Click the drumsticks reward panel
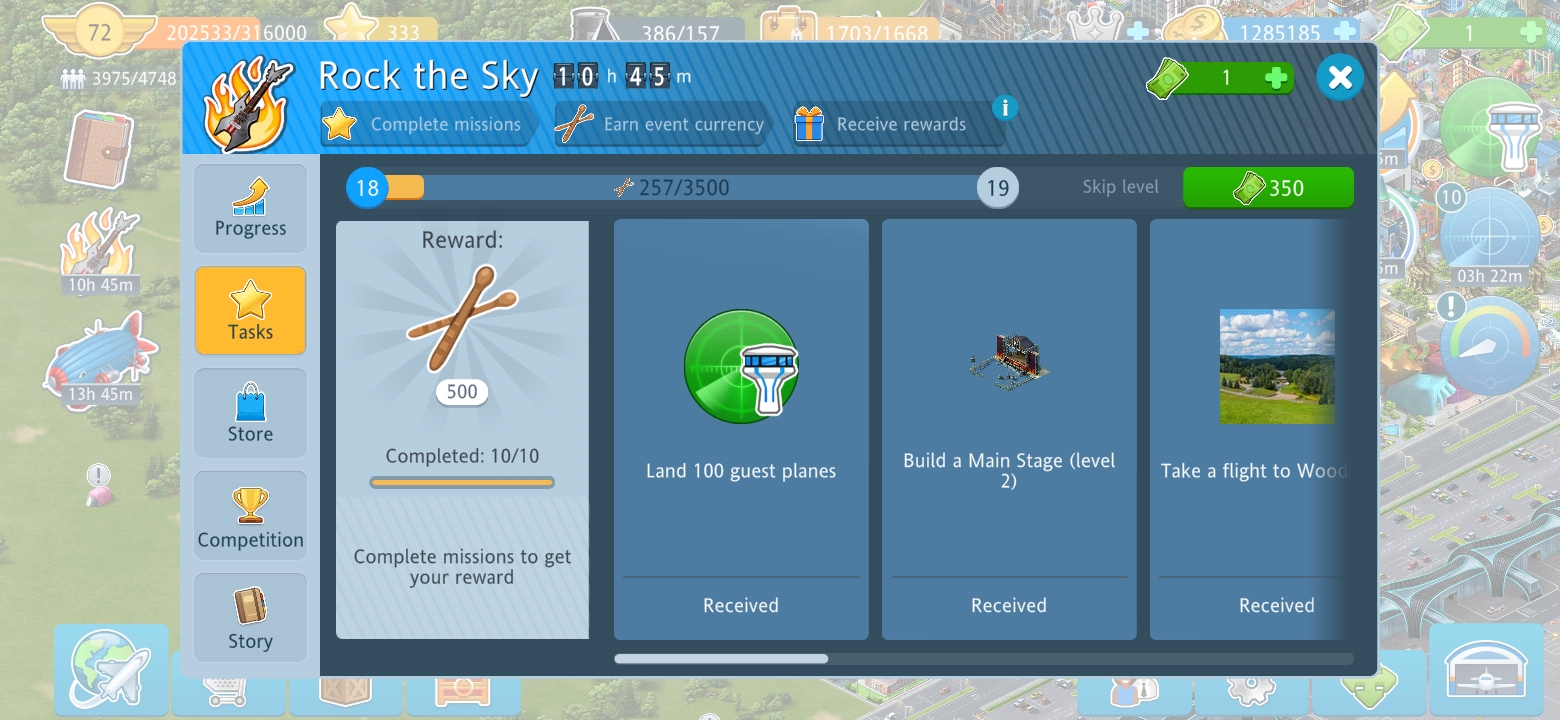The height and width of the screenshot is (720, 1560). pos(462,429)
